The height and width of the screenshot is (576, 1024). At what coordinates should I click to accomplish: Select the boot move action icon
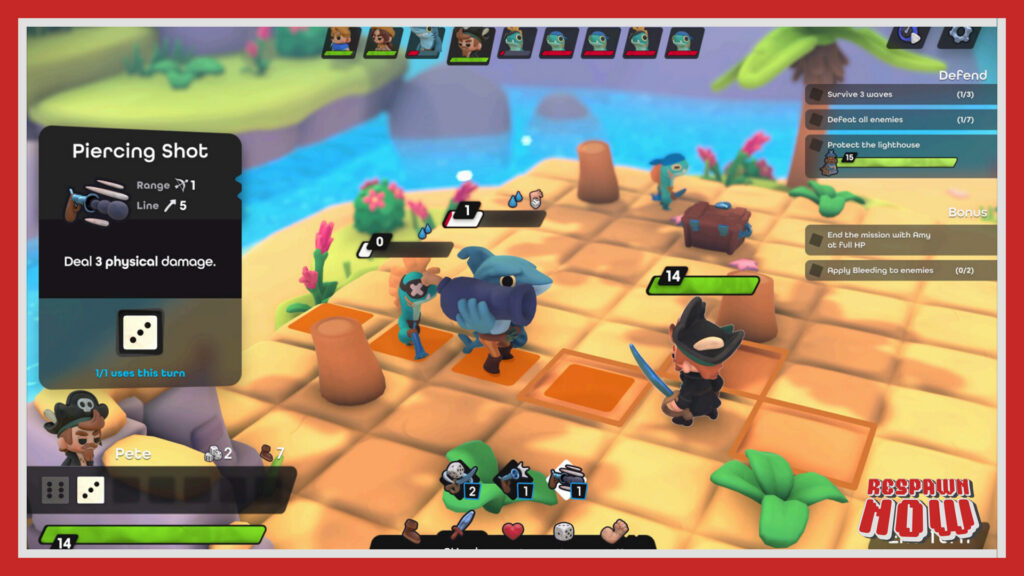412,530
